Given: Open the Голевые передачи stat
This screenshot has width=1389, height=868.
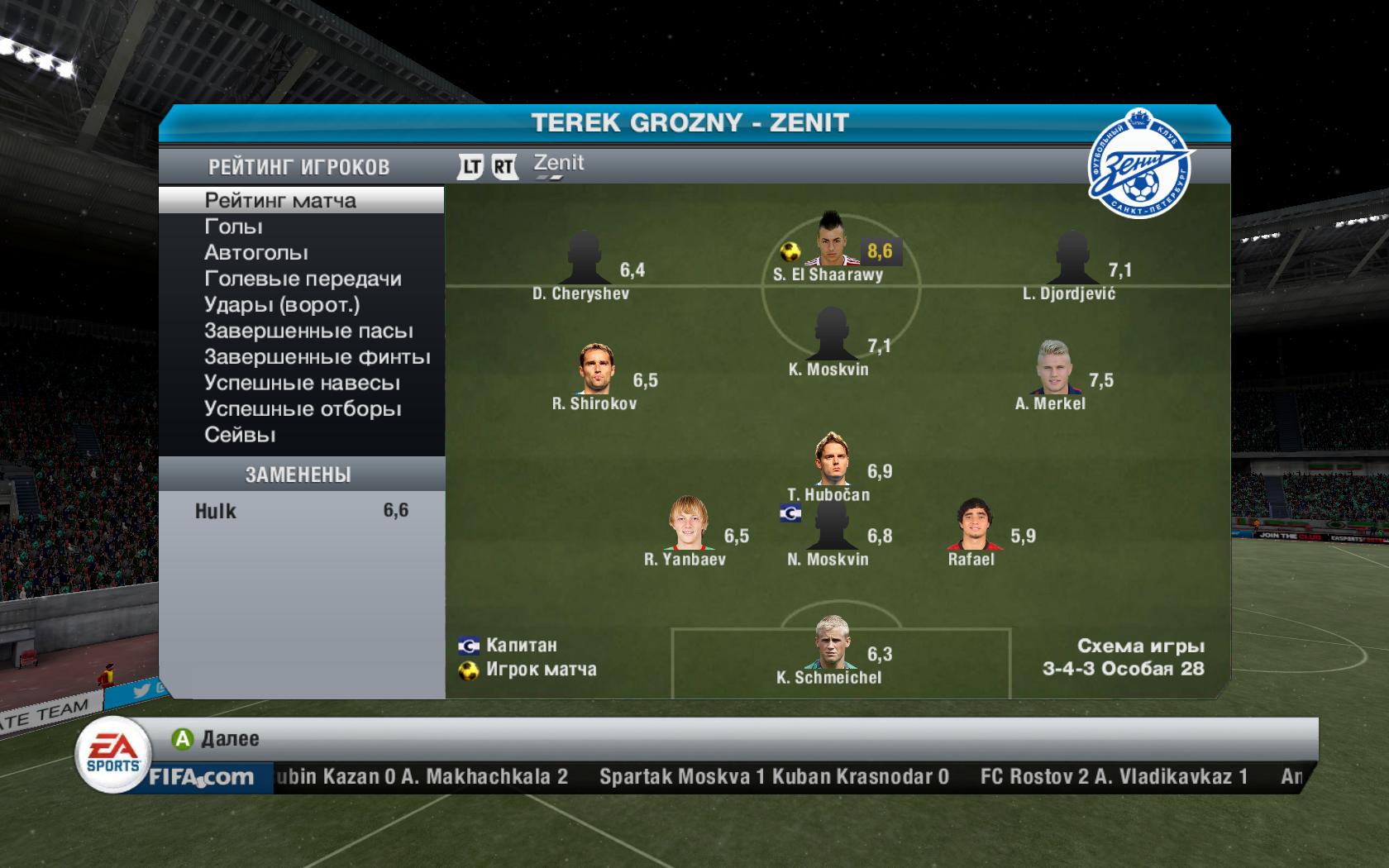Looking at the screenshot, I should (303, 279).
